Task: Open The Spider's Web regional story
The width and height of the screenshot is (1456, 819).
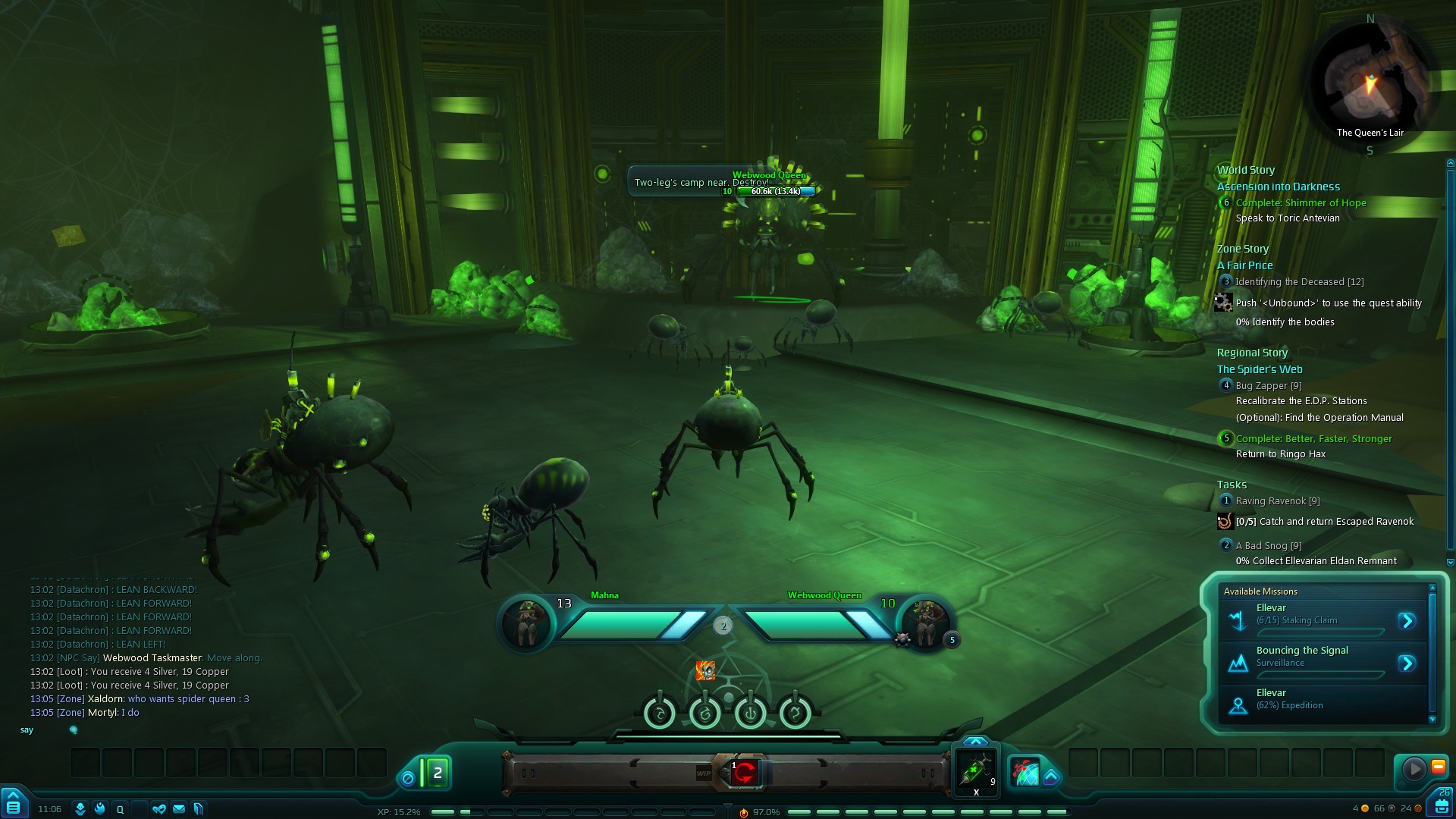Action: [1260, 369]
